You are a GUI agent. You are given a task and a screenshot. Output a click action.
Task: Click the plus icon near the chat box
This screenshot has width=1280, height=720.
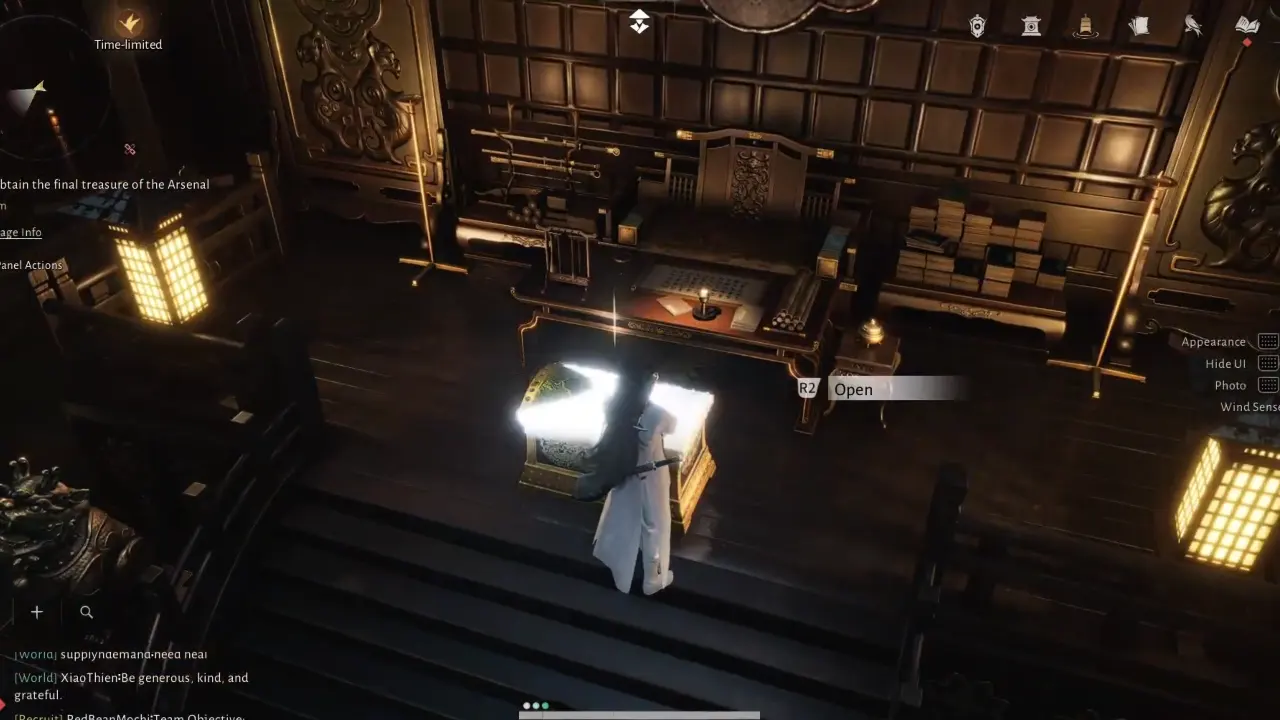click(x=36, y=611)
